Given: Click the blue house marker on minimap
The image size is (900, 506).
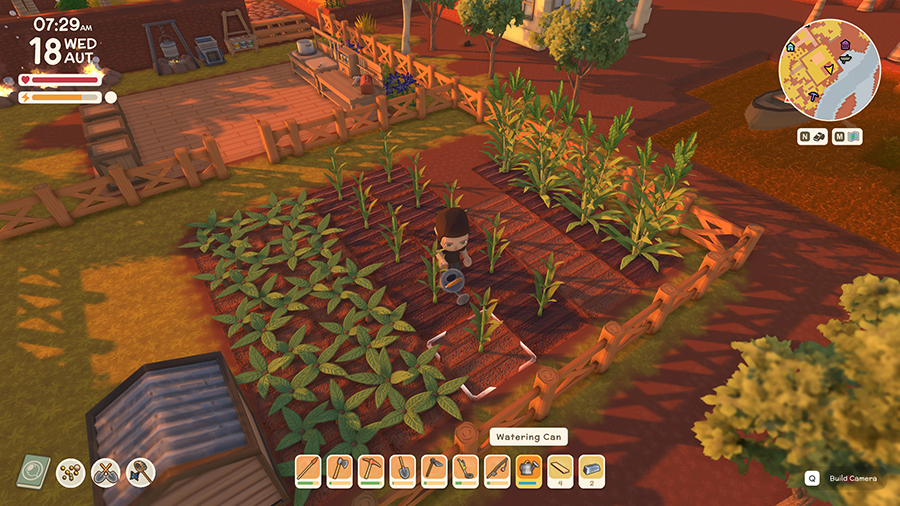Looking at the screenshot, I should pyautogui.click(x=791, y=47).
